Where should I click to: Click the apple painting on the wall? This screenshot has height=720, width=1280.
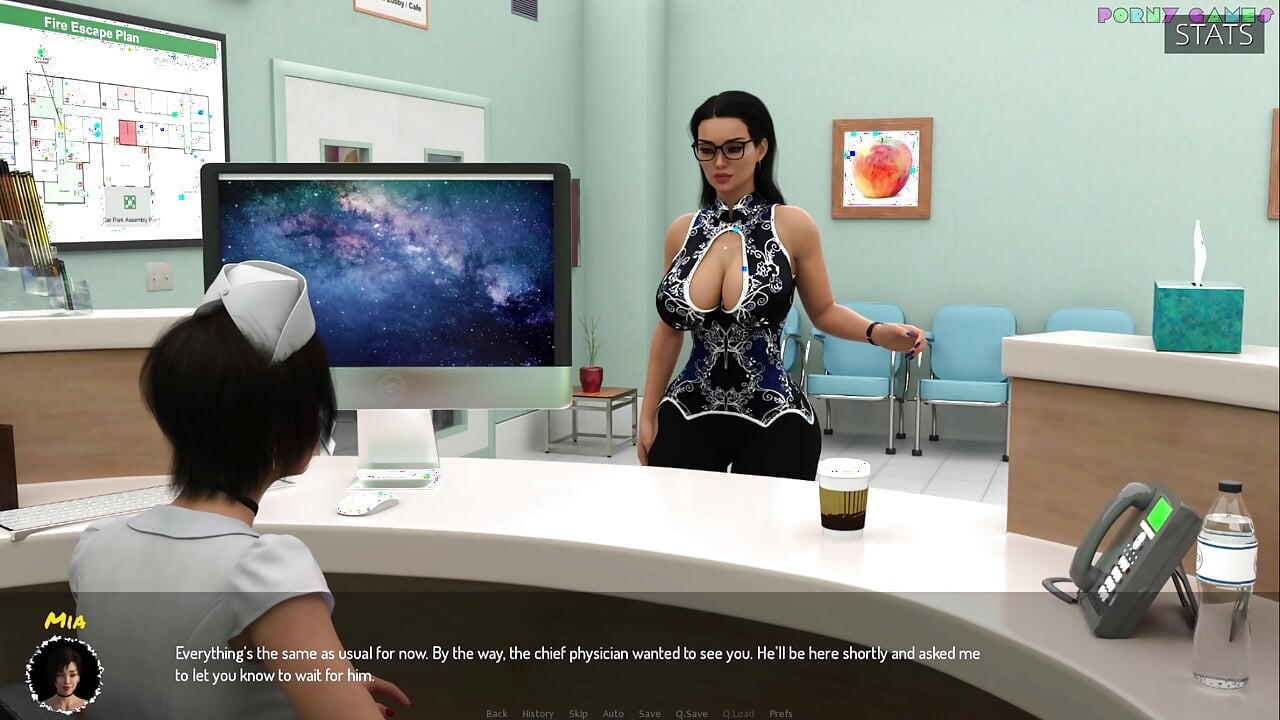881,168
